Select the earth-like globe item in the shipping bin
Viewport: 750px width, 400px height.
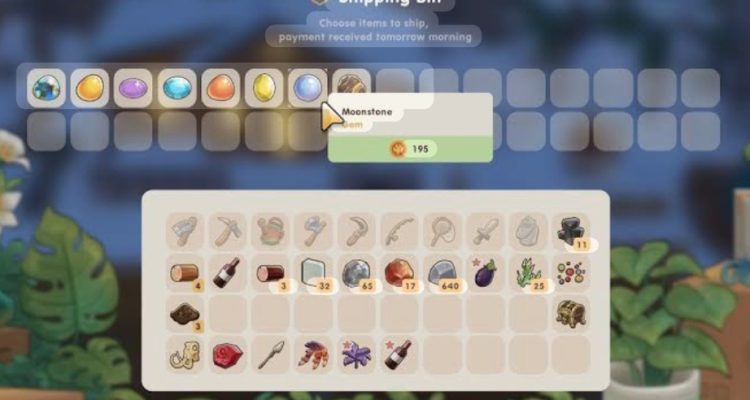click(x=47, y=88)
